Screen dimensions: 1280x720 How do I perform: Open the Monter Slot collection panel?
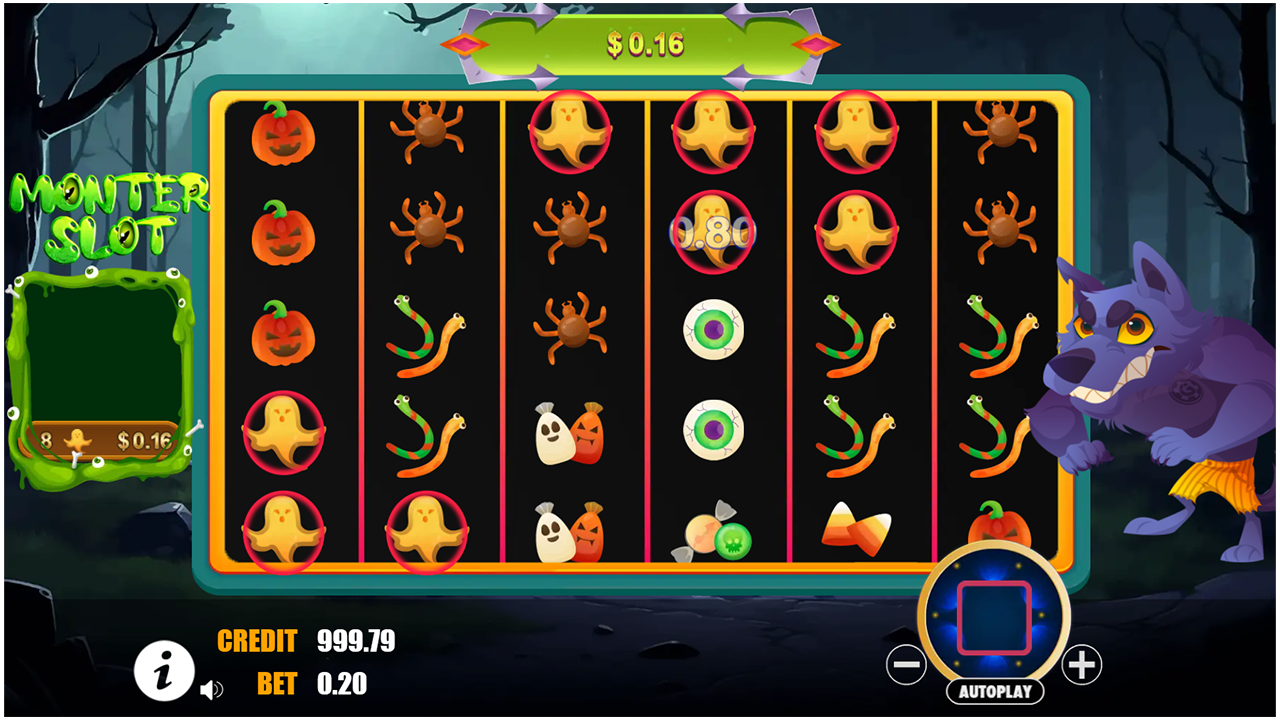(x=105, y=350)
